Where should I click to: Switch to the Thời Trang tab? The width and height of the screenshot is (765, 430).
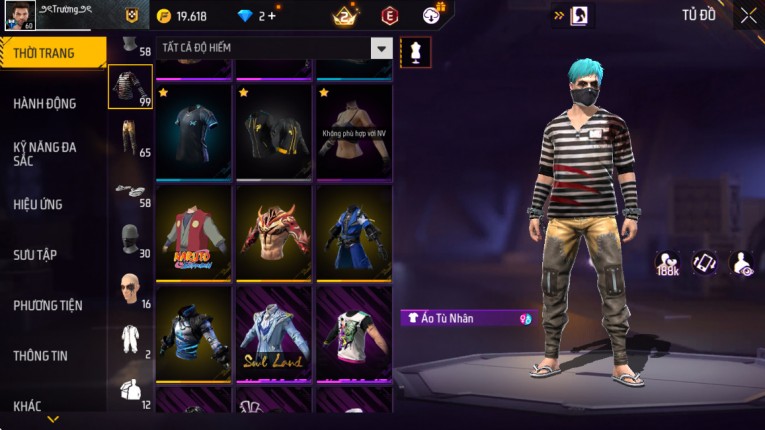pyautogui.click(x=50, y=53)
